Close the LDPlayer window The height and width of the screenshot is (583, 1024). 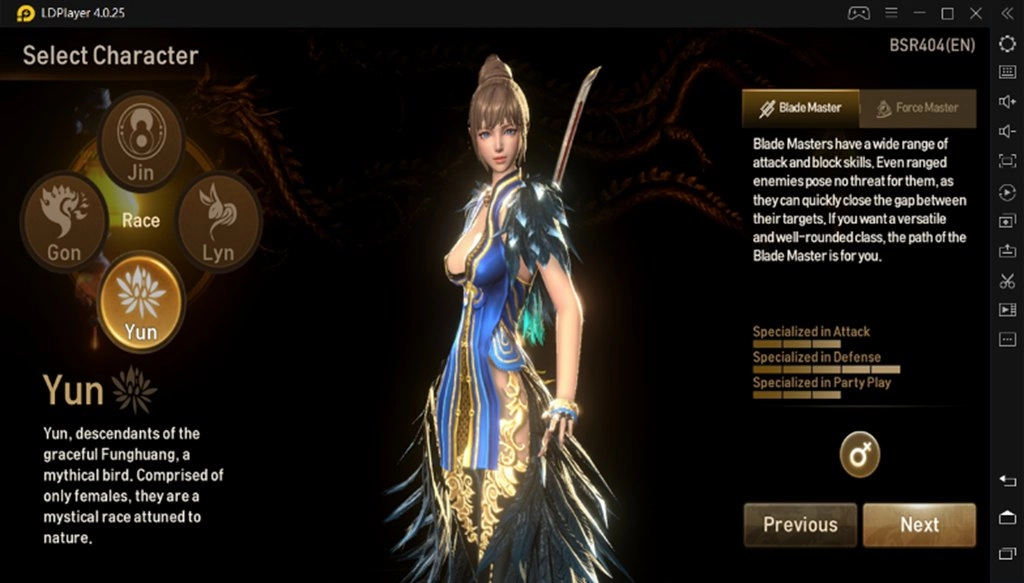977,13
